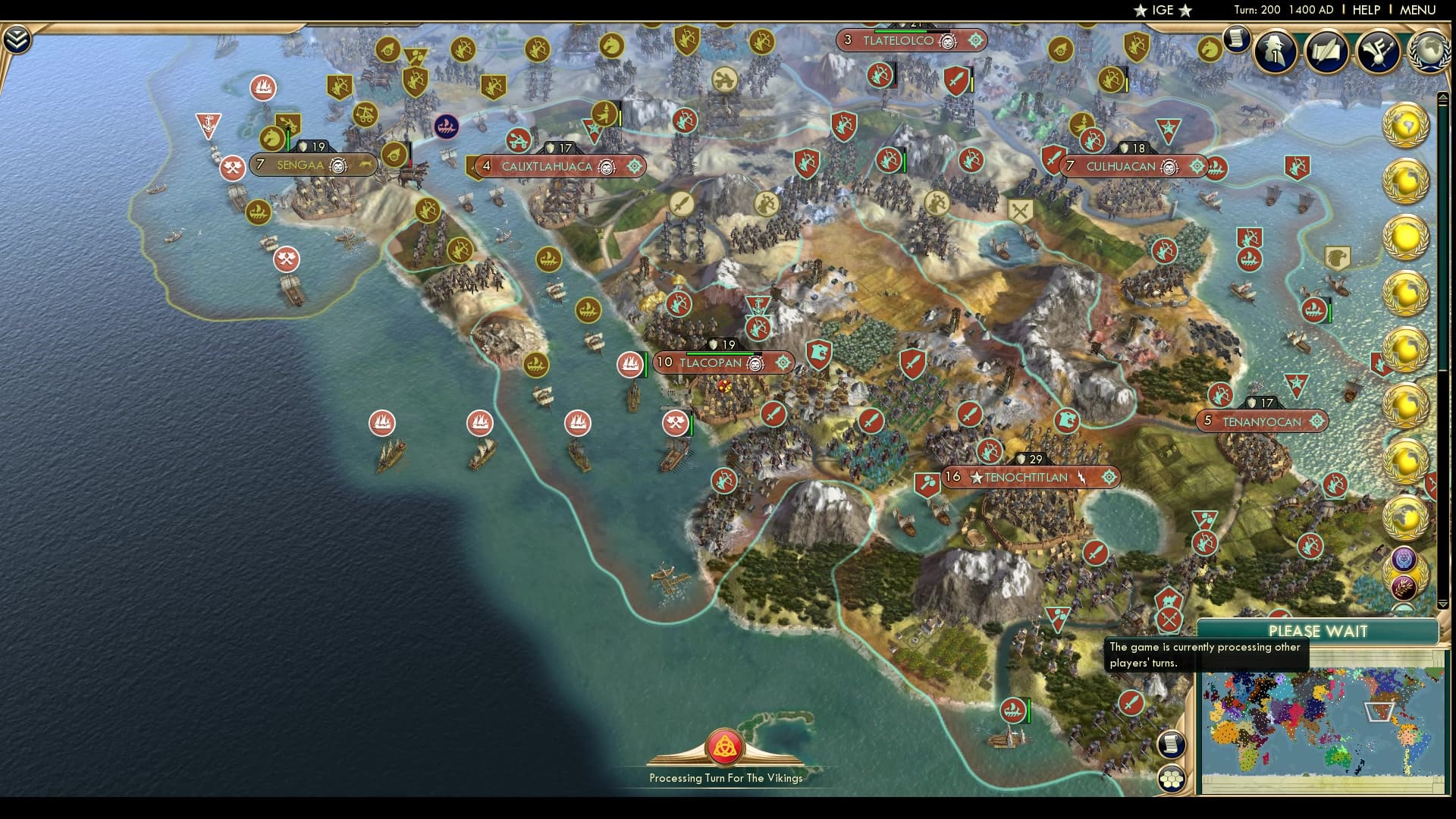Click the red sword combat icon near the minimap

coord(1131,704)
